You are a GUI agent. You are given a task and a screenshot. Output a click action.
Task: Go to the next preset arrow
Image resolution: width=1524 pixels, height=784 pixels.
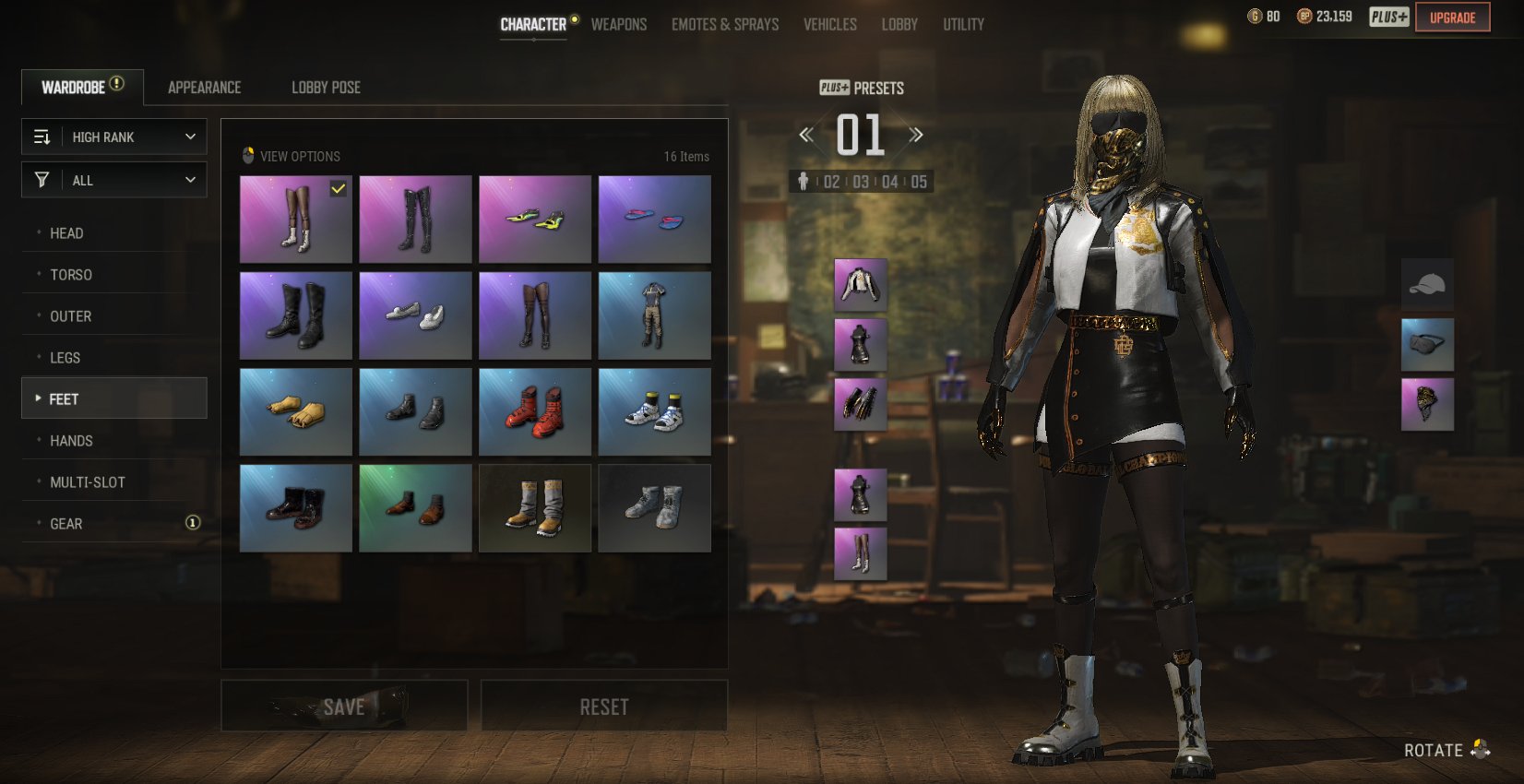(x=916, y=136)
